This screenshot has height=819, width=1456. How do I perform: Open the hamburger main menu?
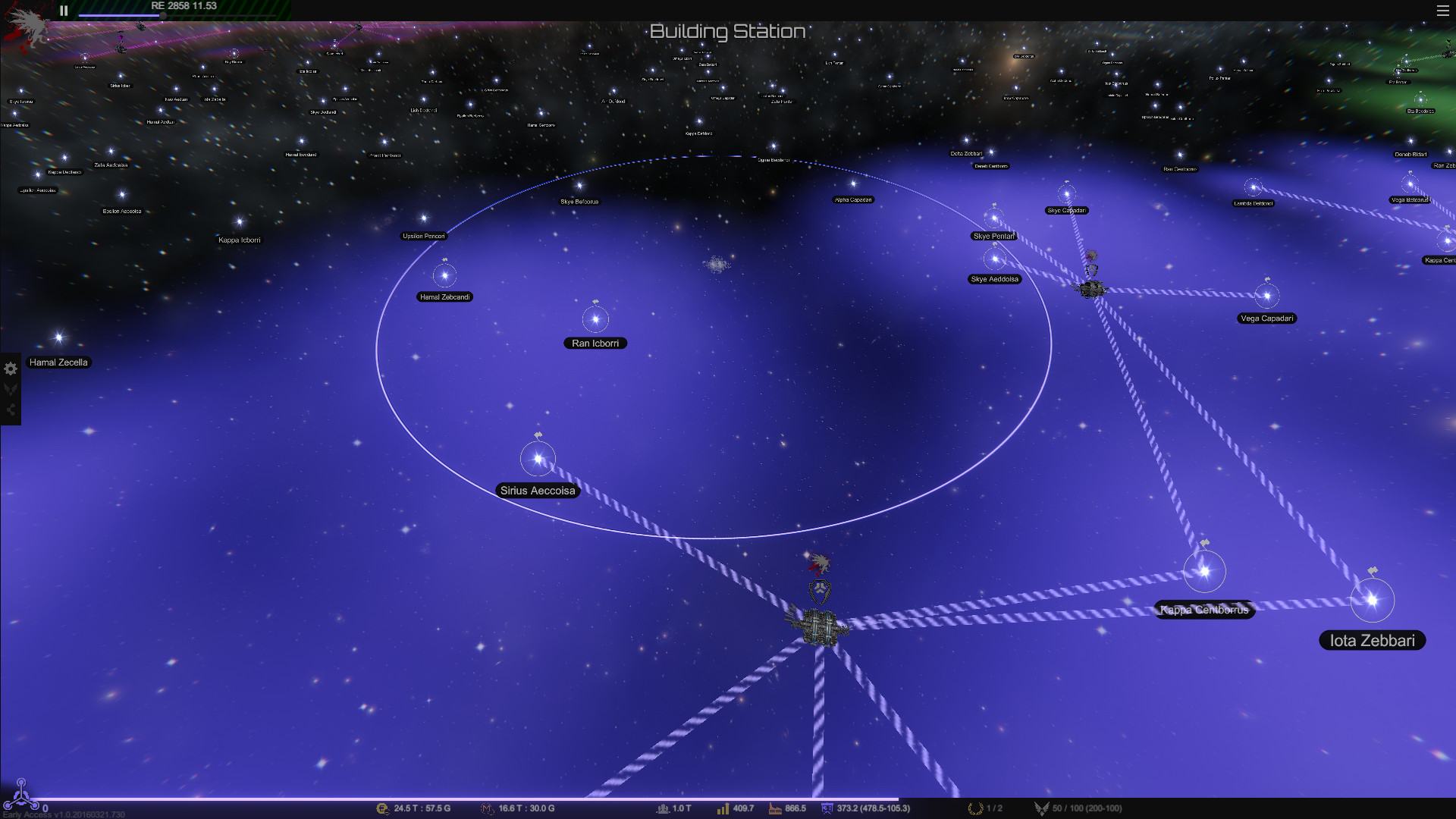(1442, 11)
